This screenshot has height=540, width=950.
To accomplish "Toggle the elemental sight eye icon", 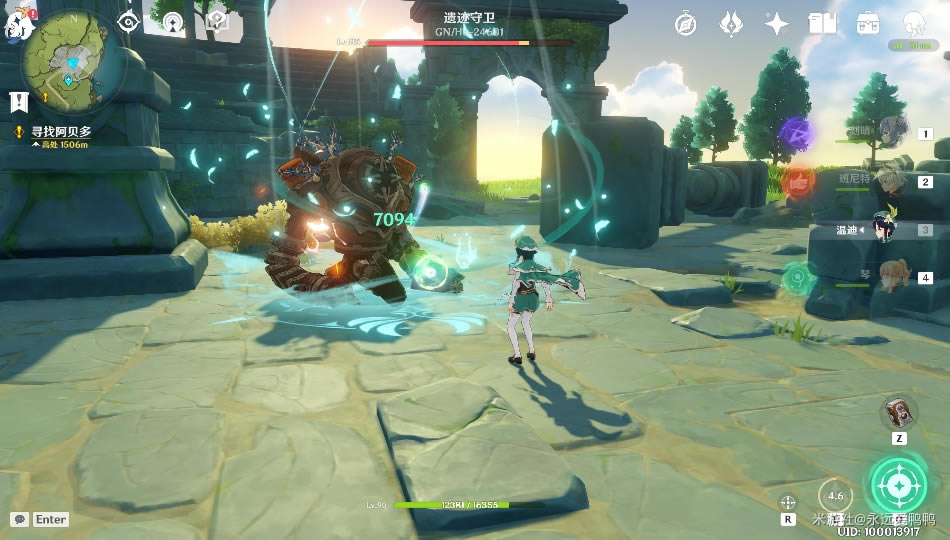I will [128, 22].
